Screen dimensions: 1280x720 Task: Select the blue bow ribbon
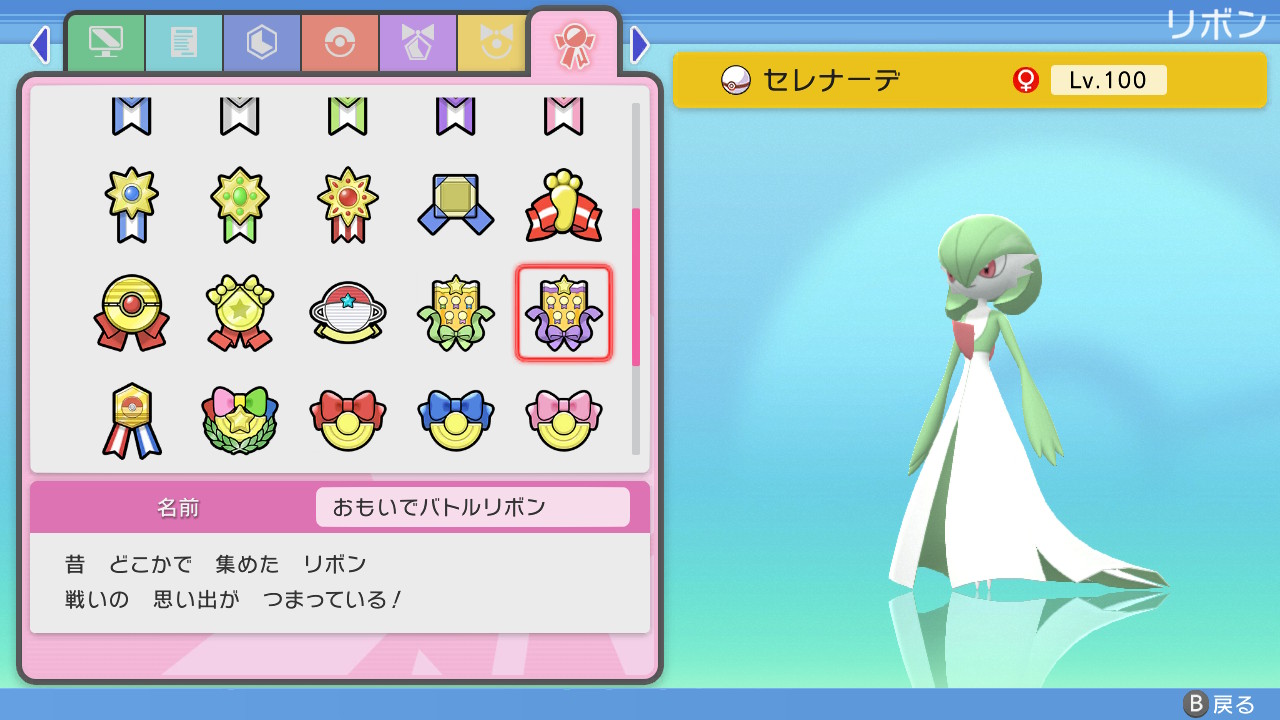455,420
